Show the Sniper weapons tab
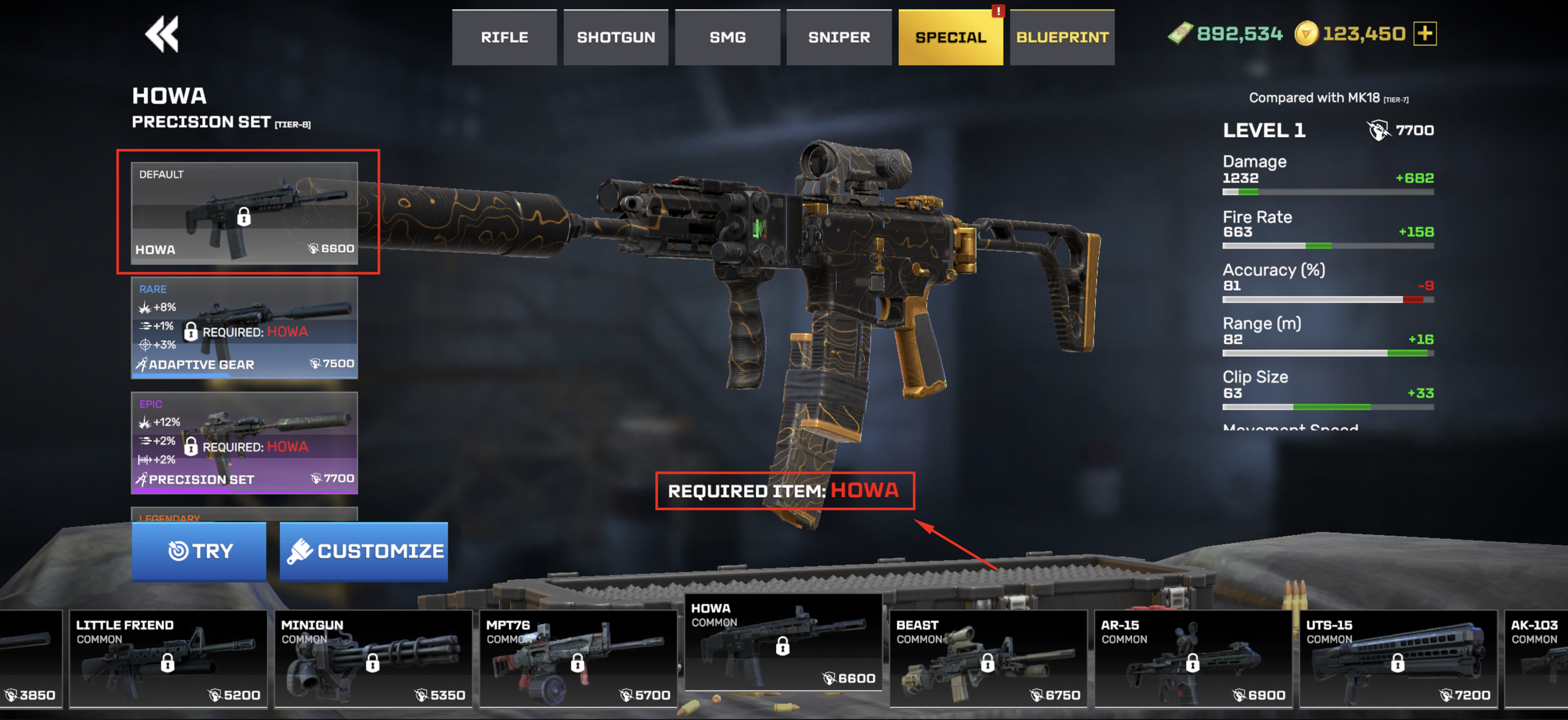 [839, 38]
